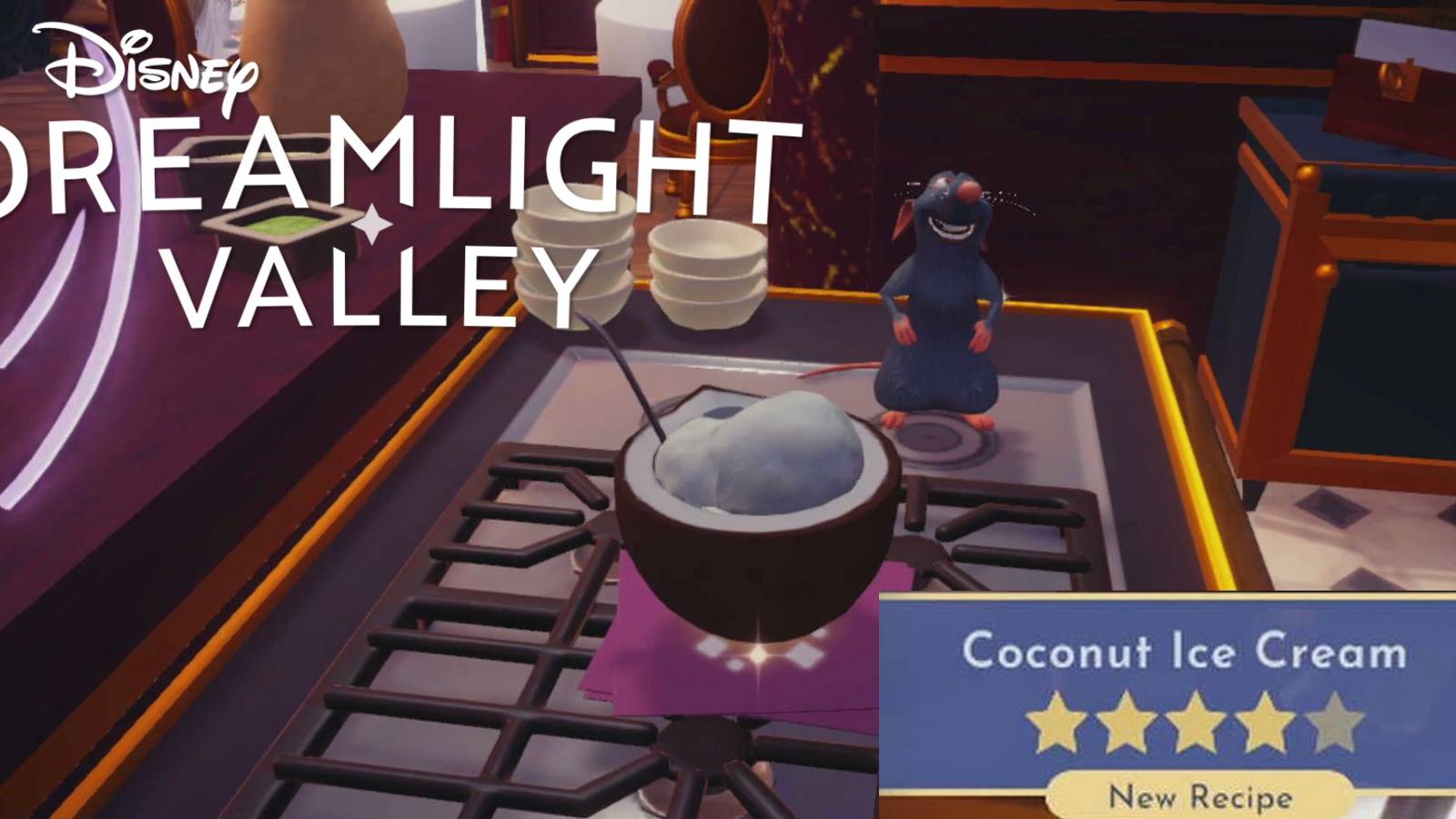This screenshot has width=1456, height=819.
Task: Toggle the grayed-out fifth star
Action: coord(1334,723)
